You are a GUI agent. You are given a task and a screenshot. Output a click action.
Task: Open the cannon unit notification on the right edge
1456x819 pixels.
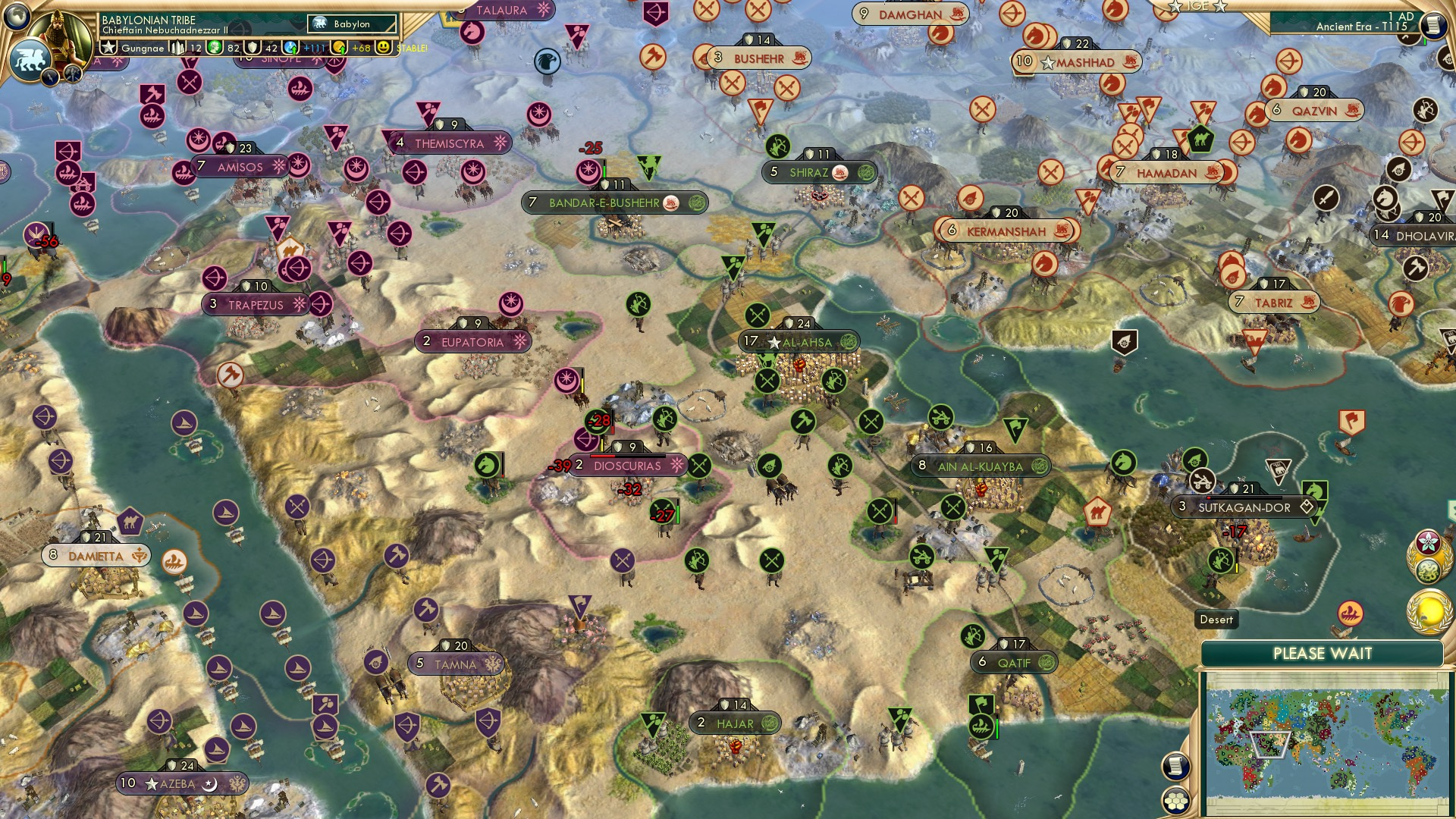(x=1444, y=59)
